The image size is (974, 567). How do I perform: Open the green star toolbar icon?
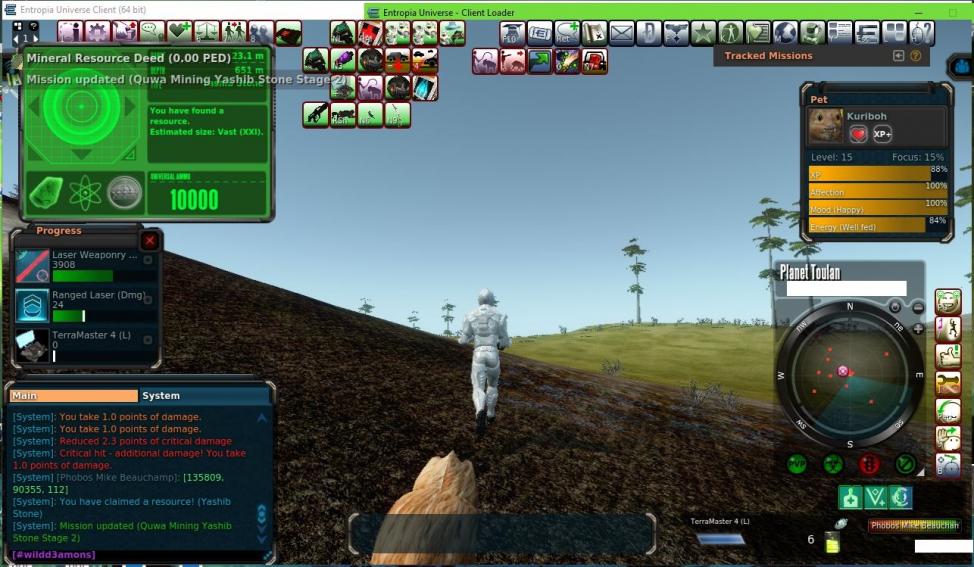point(703,33)
